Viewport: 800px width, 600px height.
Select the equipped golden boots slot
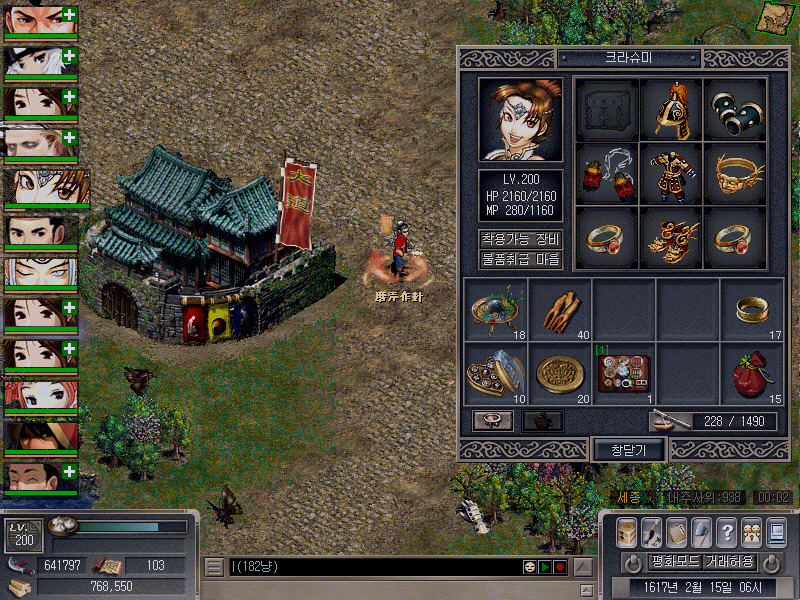click(x=671, y=237)
